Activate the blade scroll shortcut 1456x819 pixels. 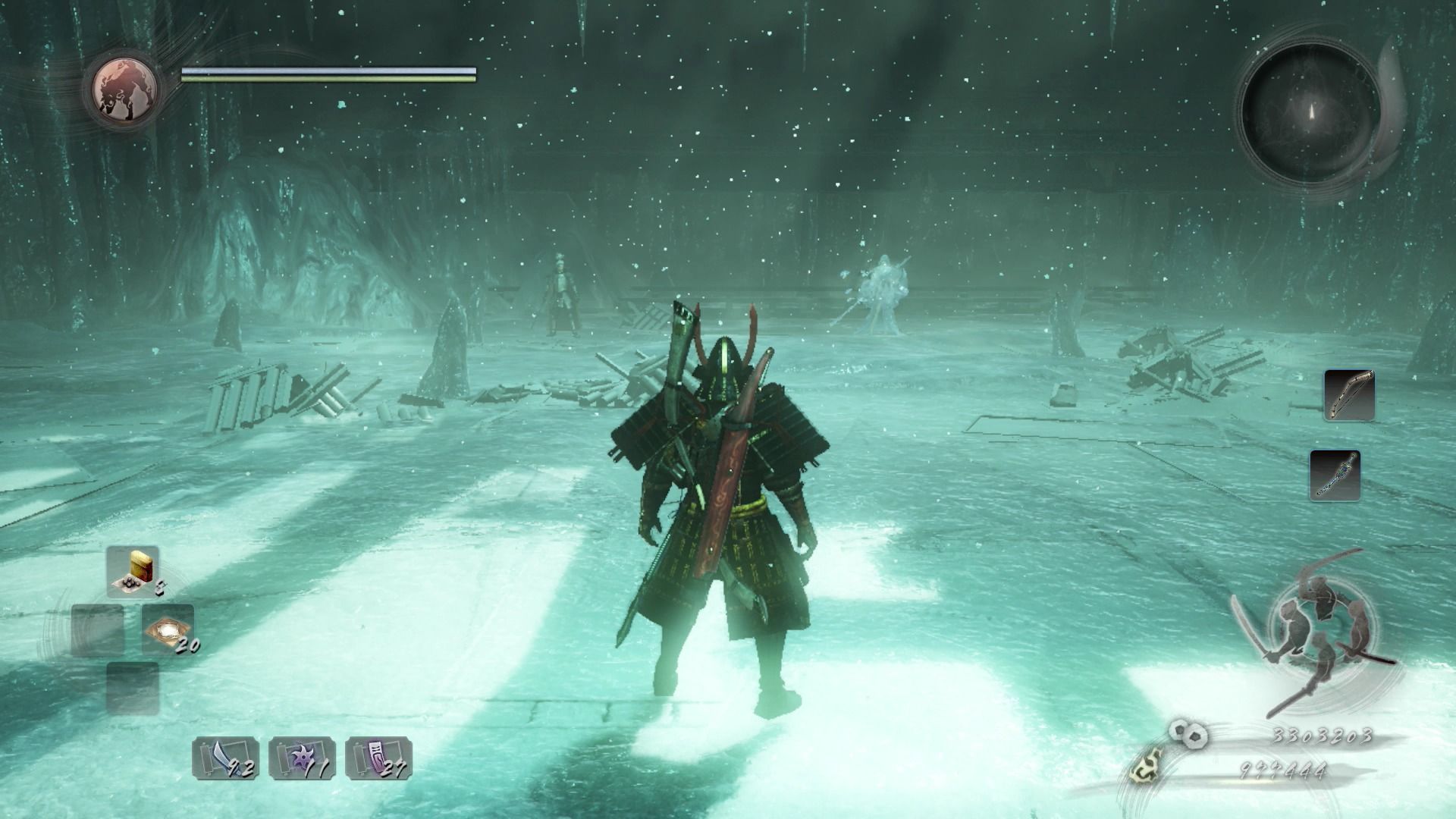(x=225, y=758)
